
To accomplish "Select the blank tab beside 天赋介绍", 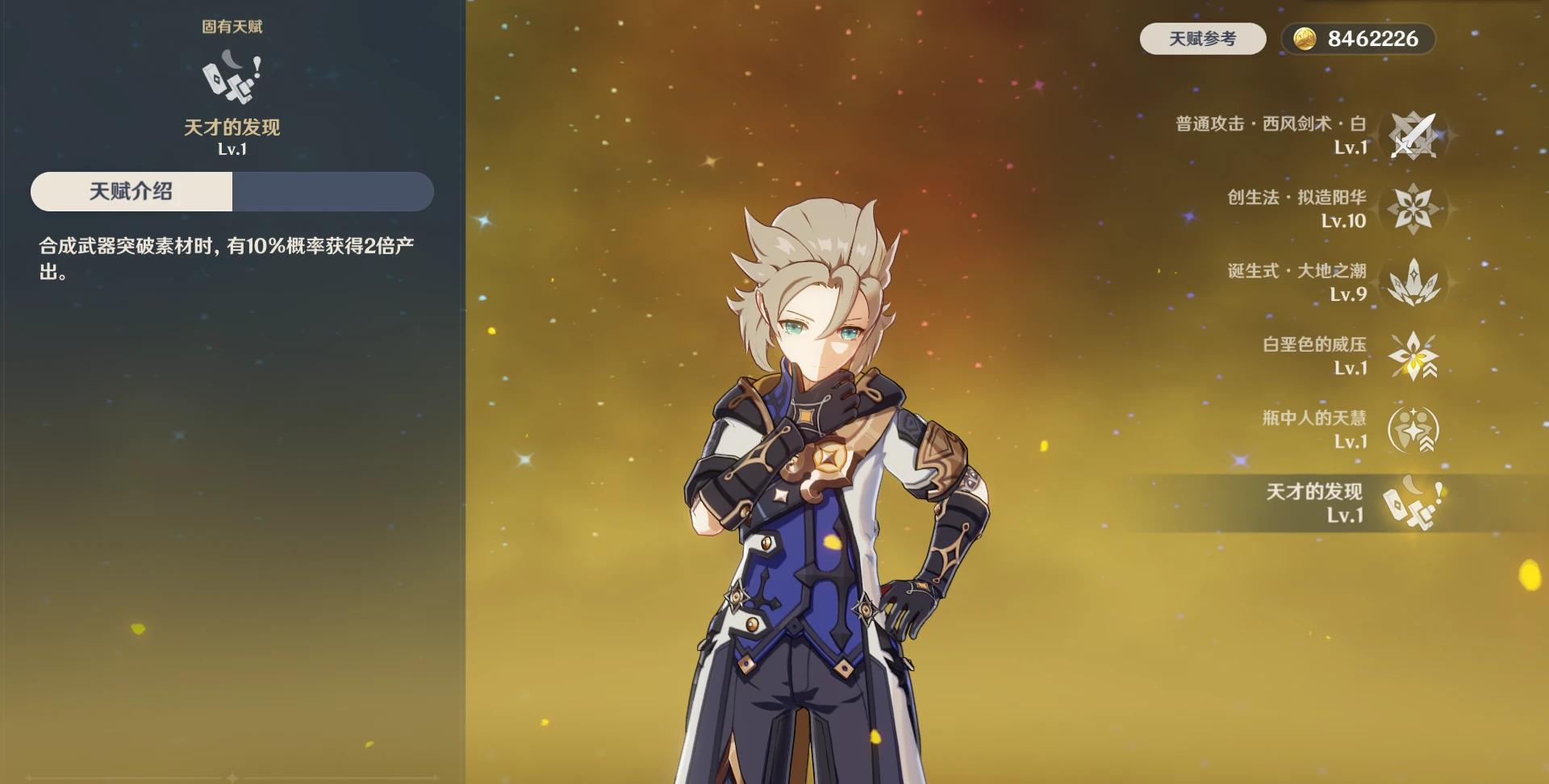I will 332,191.
